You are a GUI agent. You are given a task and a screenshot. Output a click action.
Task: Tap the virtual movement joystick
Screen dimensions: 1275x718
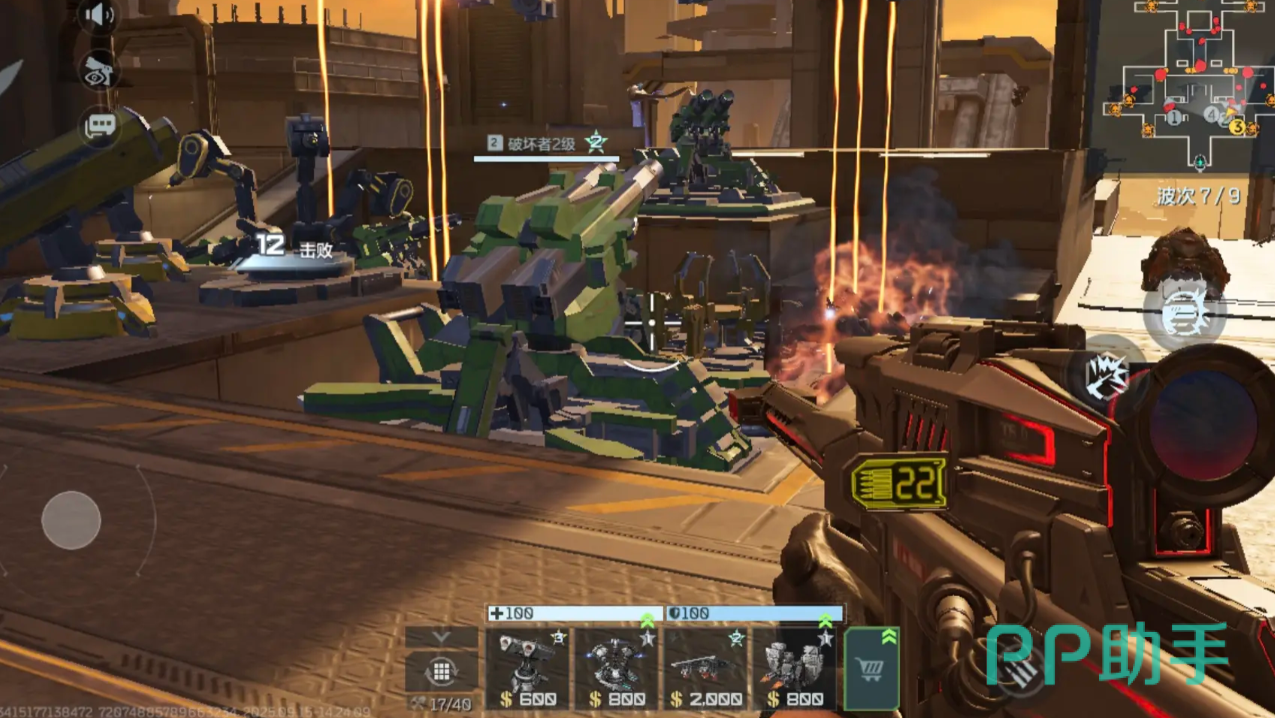pyautogui.click(x=71, y=520)
